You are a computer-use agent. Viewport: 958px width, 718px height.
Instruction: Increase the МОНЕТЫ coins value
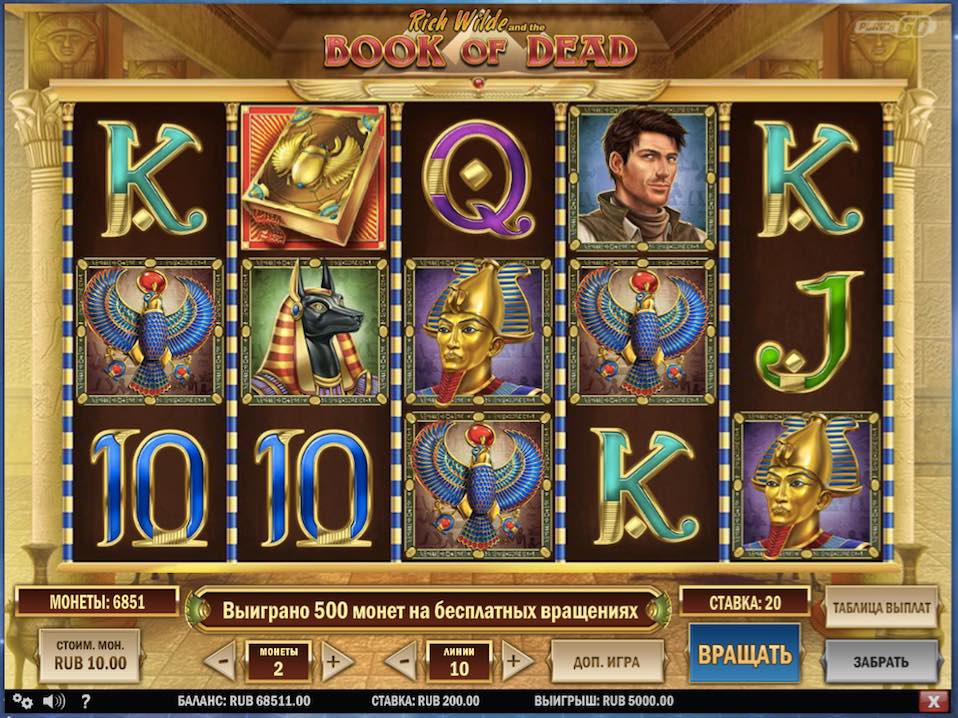[336, 661]
